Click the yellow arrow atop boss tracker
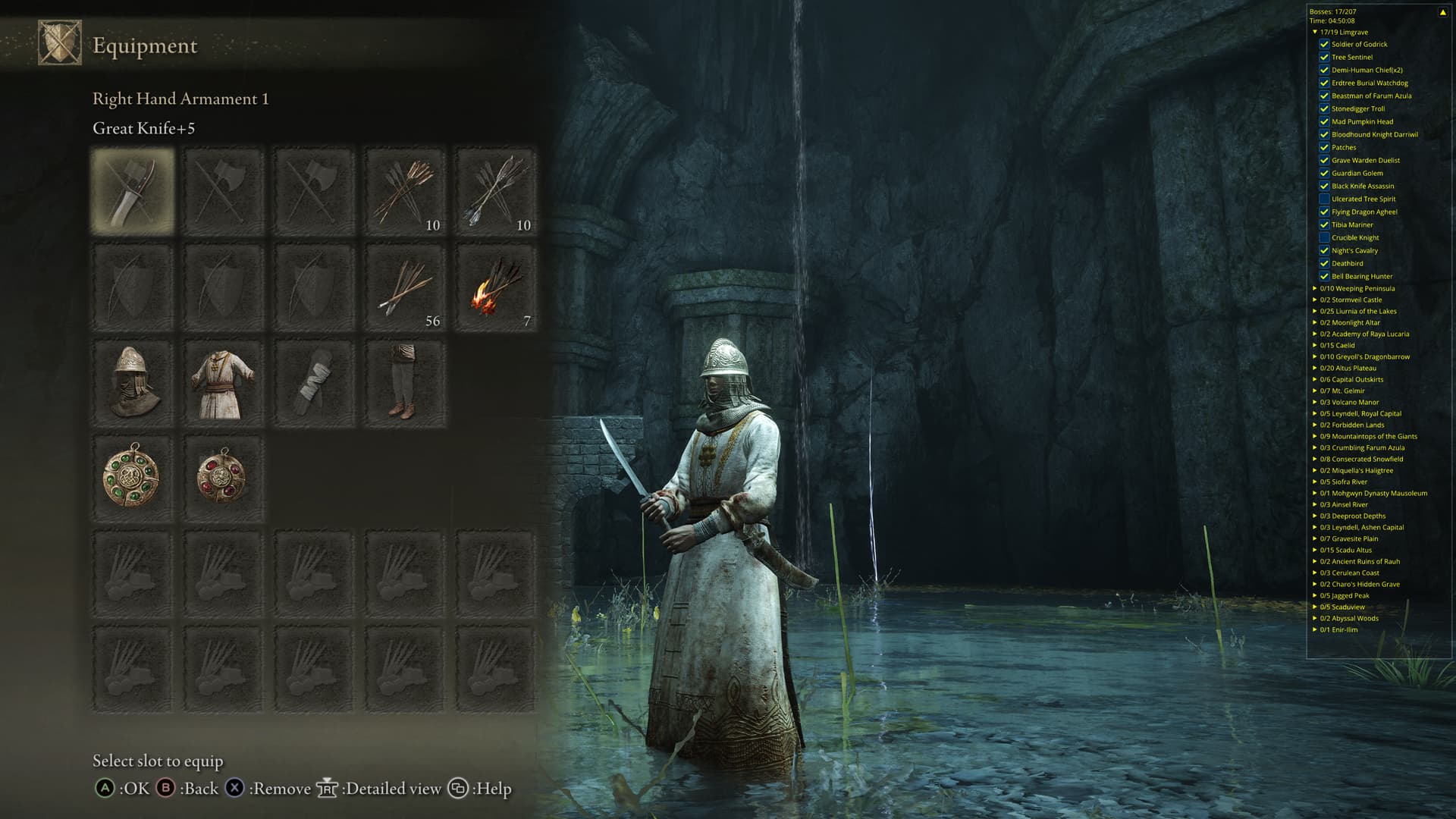This screenshot has width=1456, height=819. (1442, 12)
